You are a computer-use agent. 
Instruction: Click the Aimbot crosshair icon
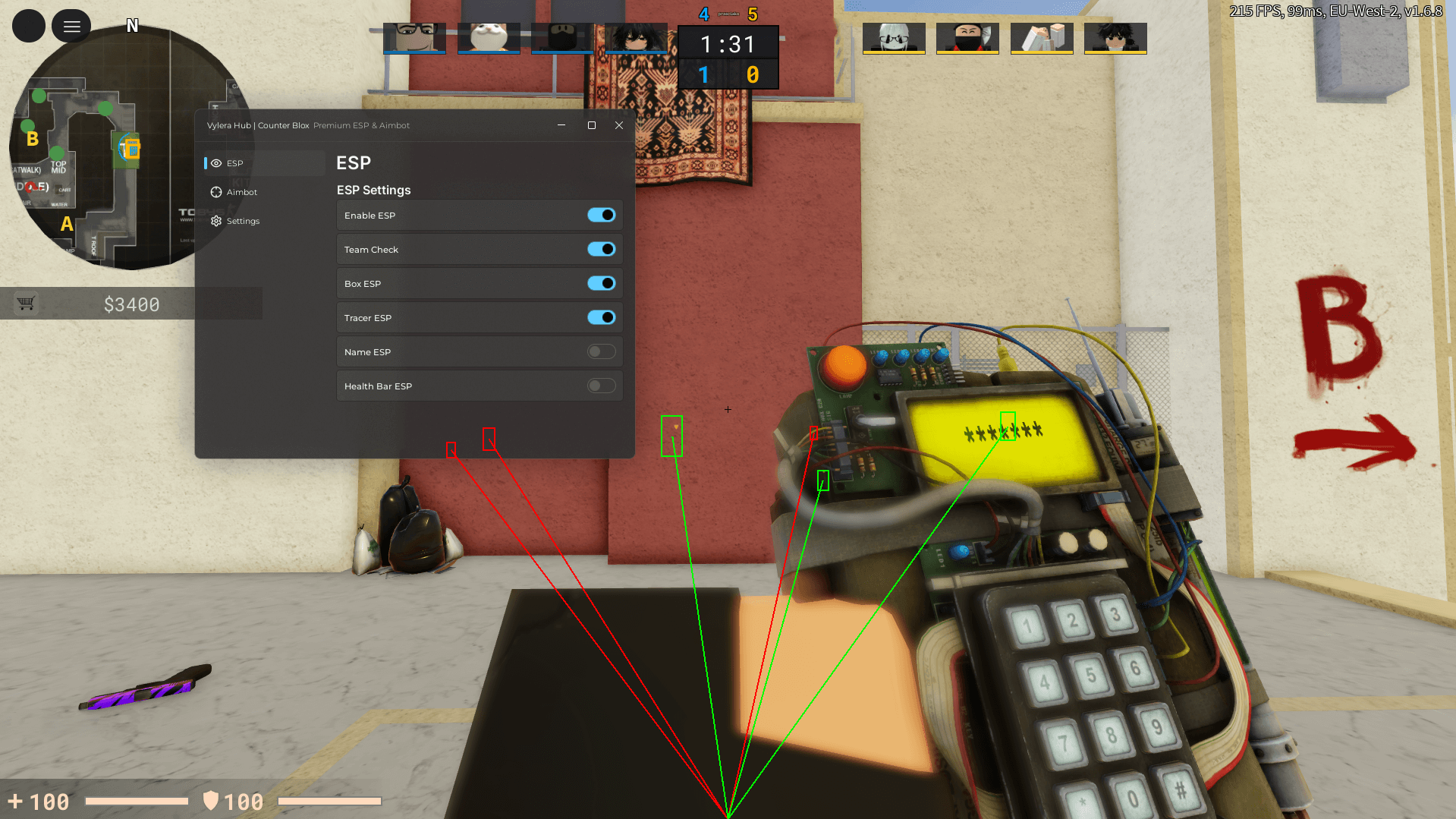click(x=215, y=192)
